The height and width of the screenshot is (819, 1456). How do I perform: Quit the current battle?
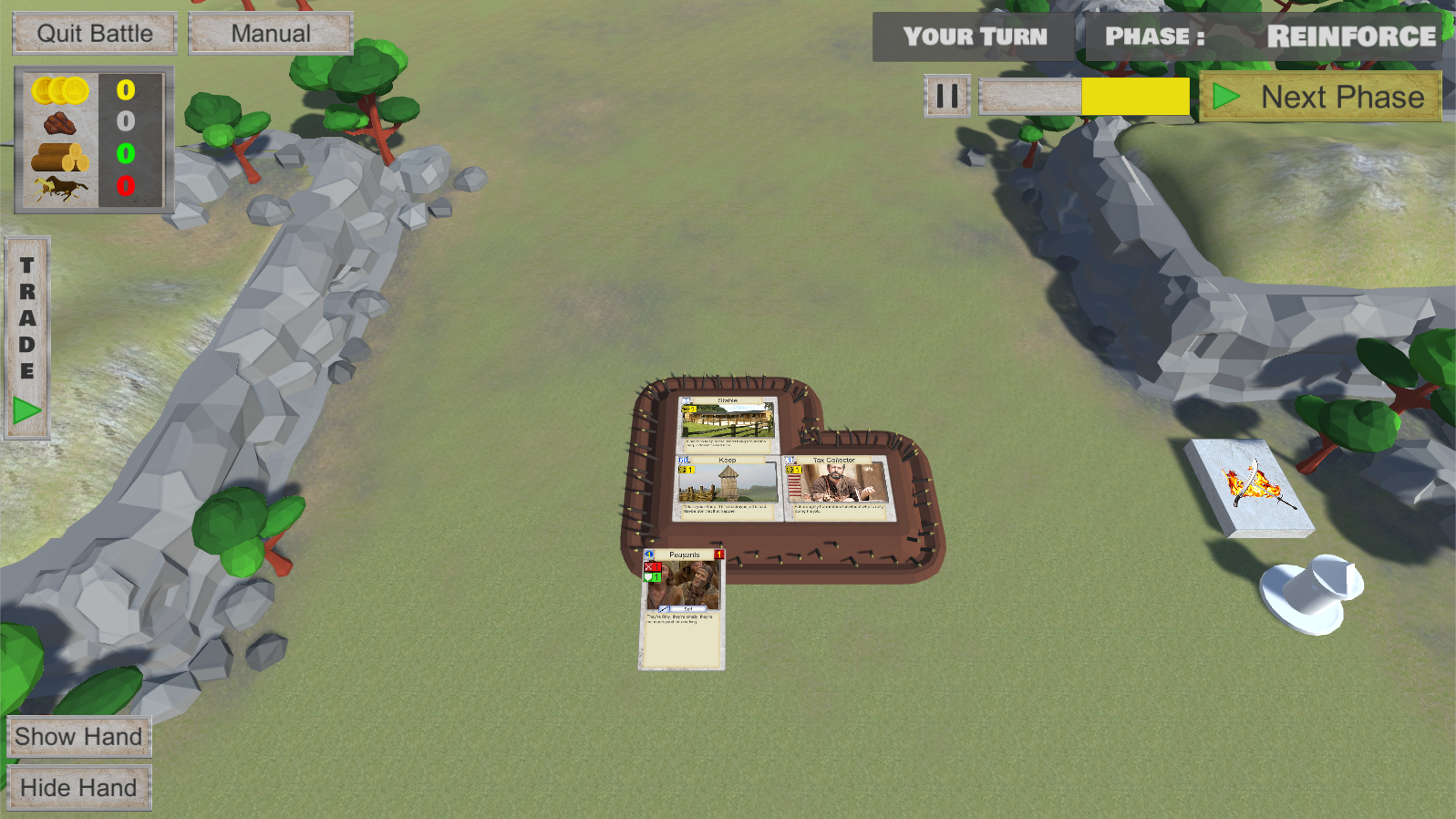95,34
